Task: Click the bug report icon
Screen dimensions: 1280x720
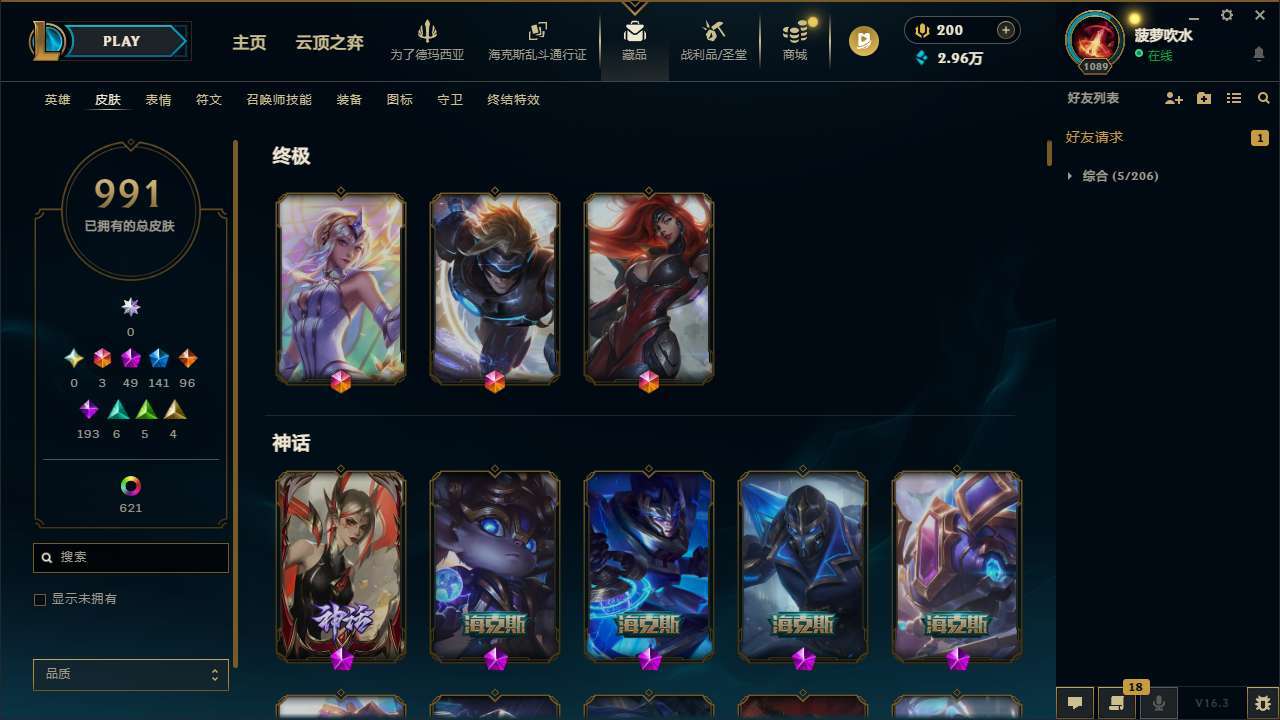Action: [x=1260, y=703]
